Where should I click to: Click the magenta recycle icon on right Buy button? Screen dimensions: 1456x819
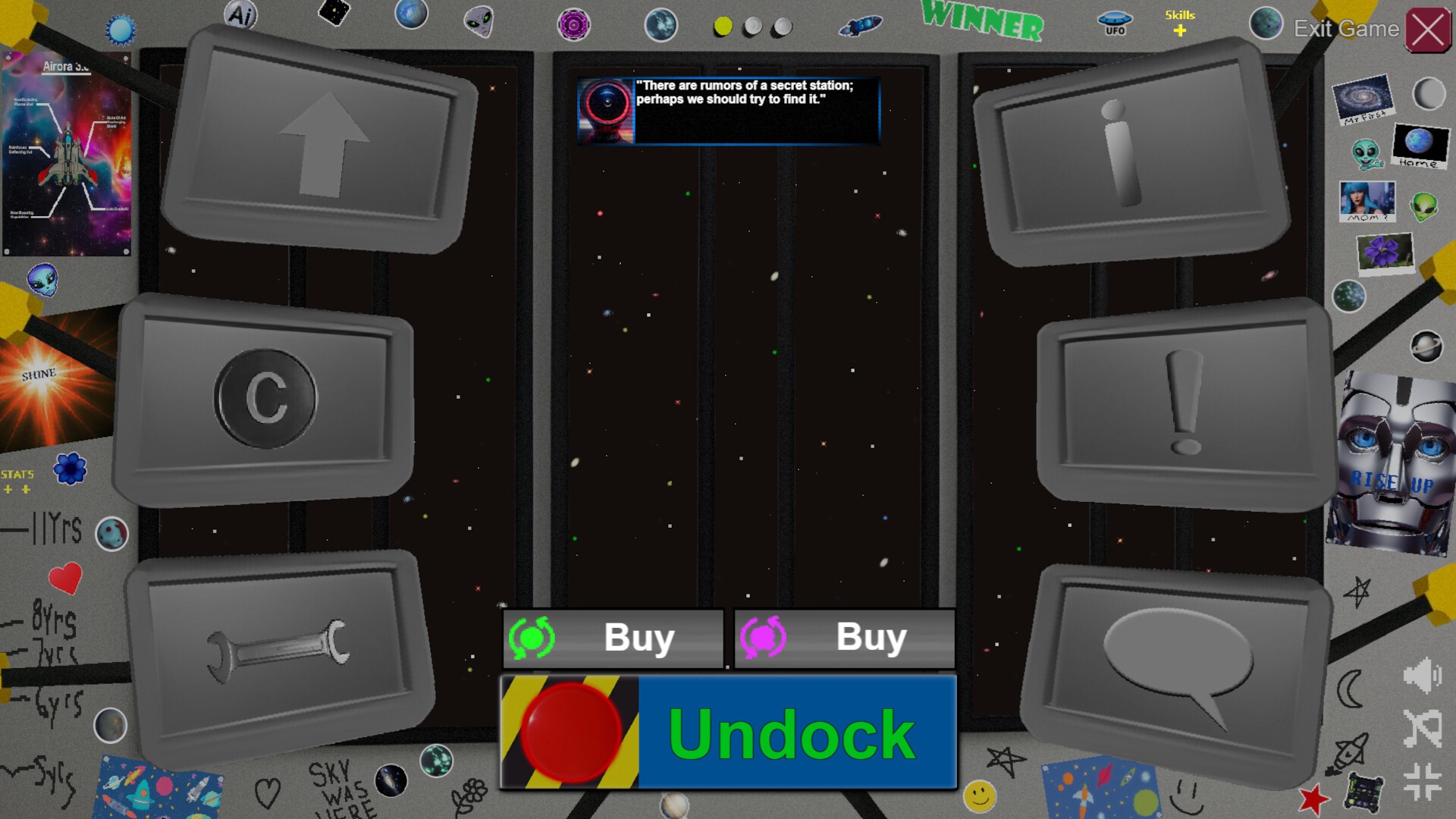(764, 638)
